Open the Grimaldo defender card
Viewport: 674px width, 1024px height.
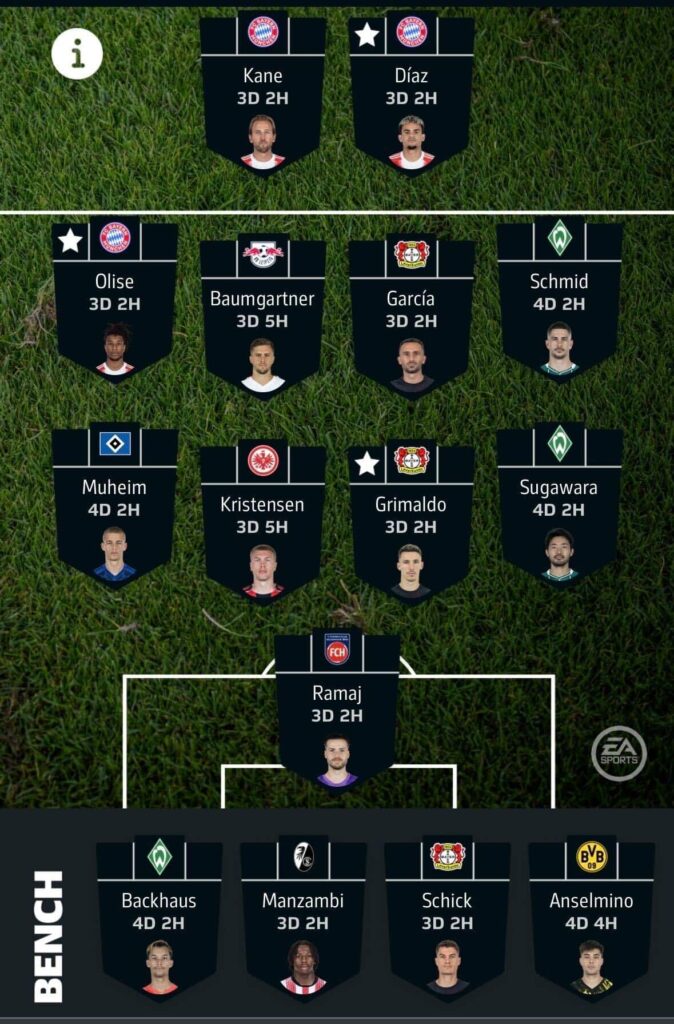click(412, 520)
